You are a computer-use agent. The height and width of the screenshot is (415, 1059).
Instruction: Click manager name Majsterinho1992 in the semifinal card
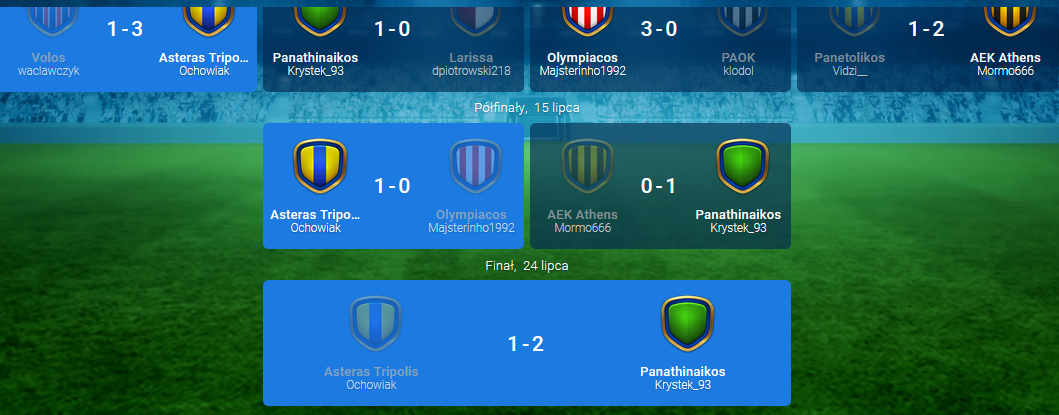click(x=471, y=228)
